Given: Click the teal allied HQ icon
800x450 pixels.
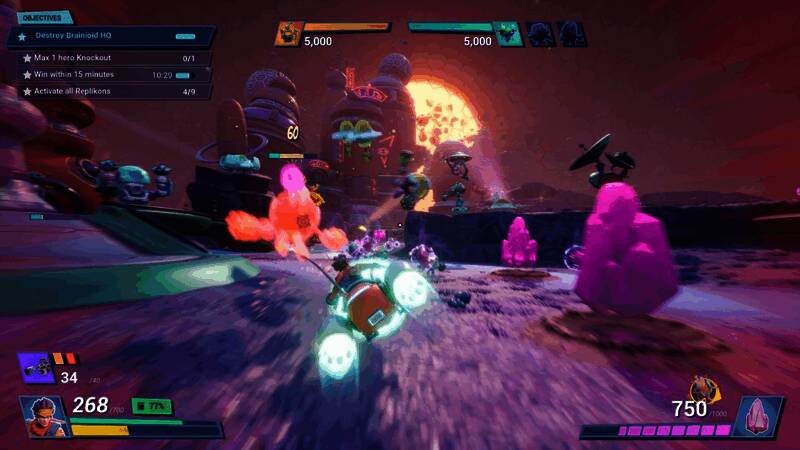Looking at the screenshot, I should pos(509,35).
